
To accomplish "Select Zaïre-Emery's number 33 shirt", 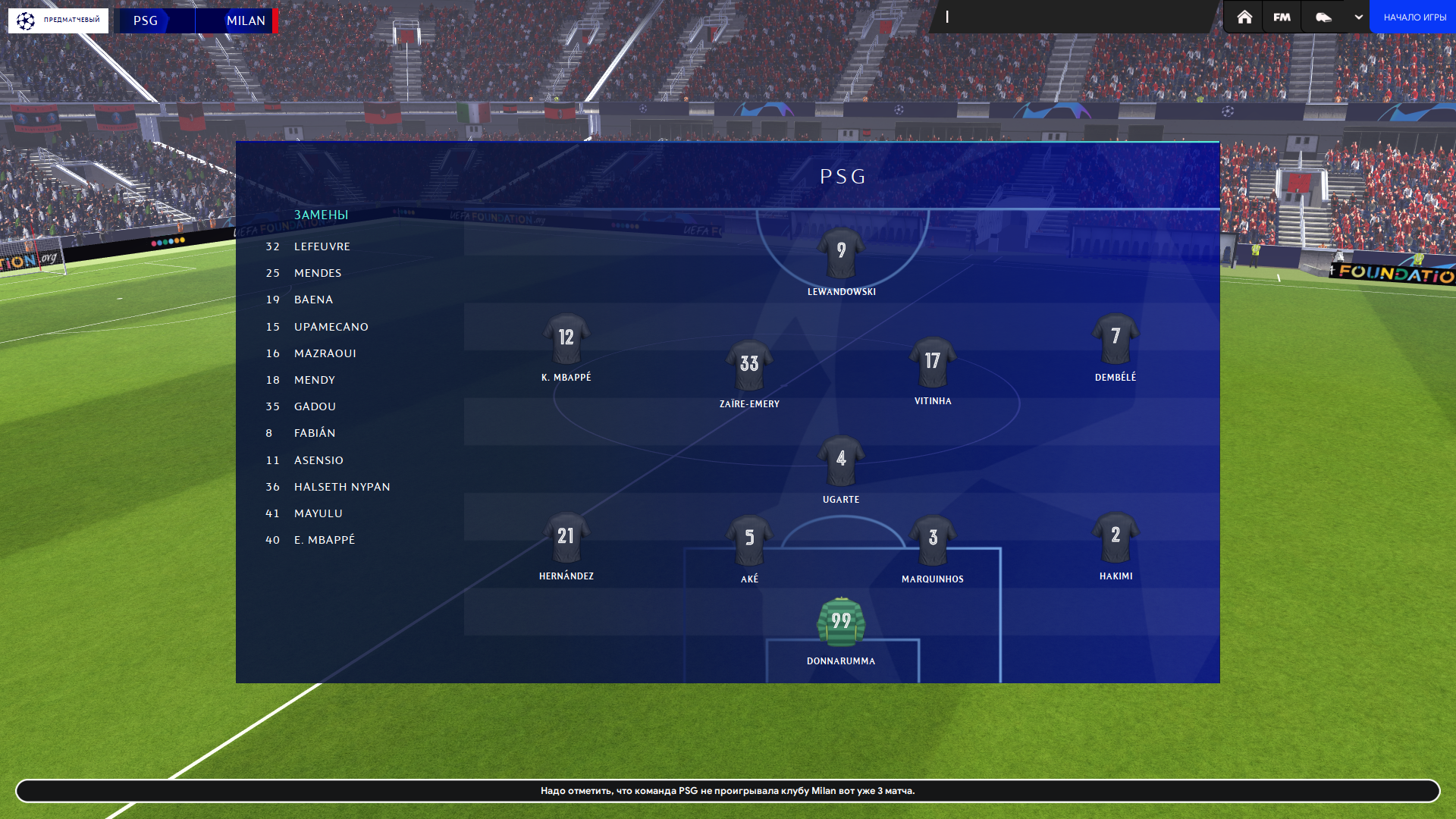I will (x=749, y=365).
